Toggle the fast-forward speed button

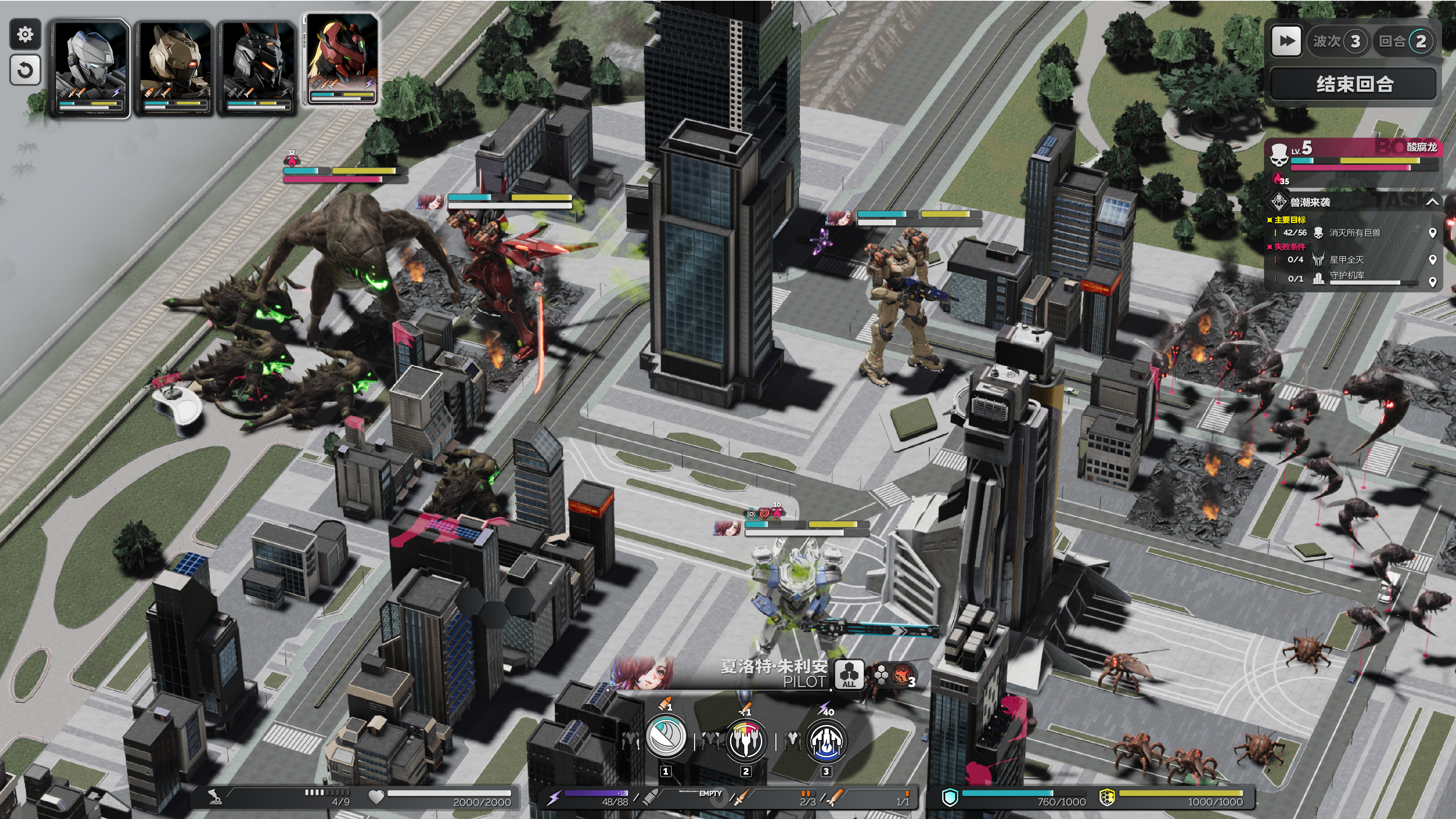[x=1286, y=41]
